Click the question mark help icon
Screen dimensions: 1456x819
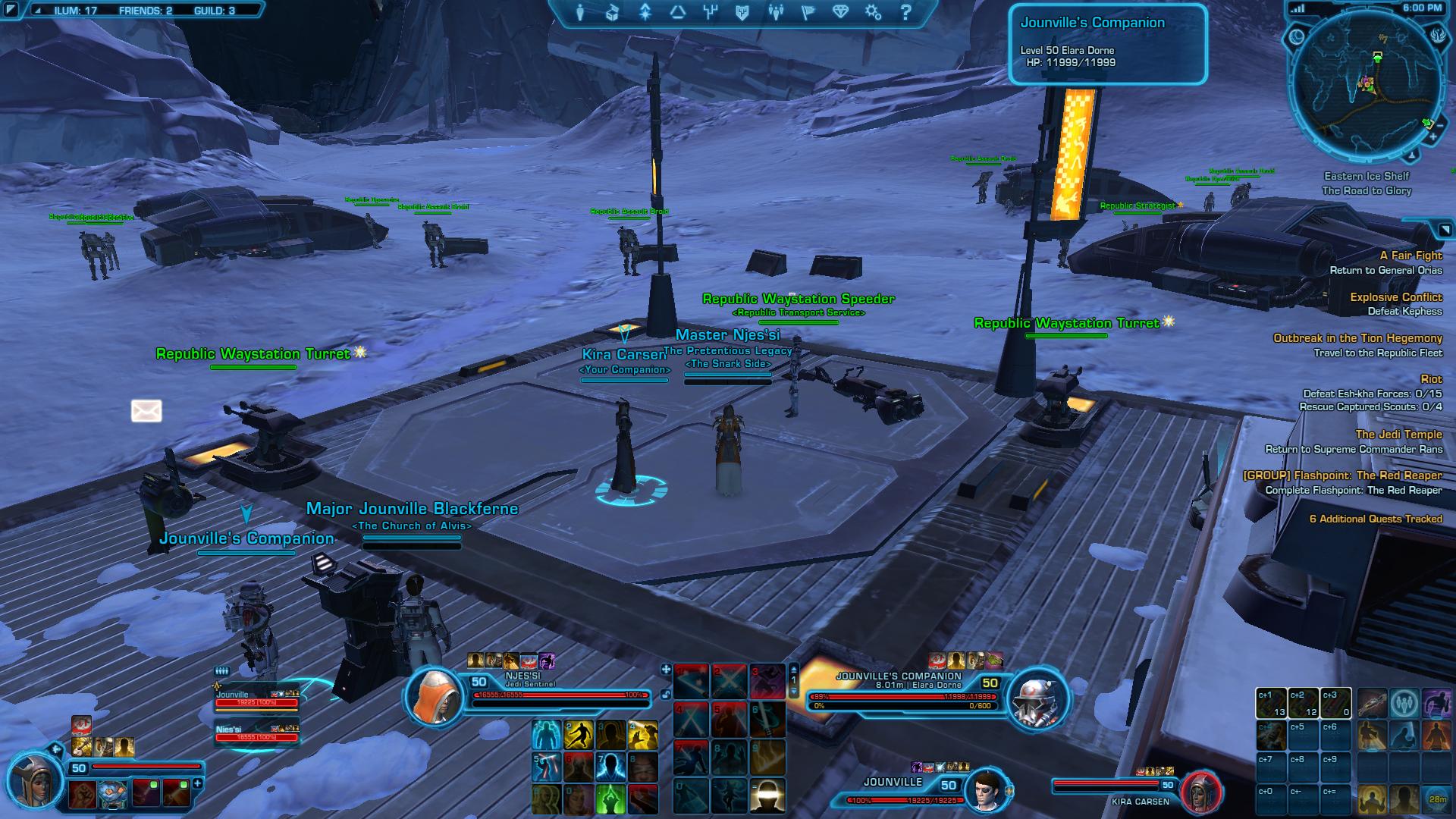(x=905, y=12)
